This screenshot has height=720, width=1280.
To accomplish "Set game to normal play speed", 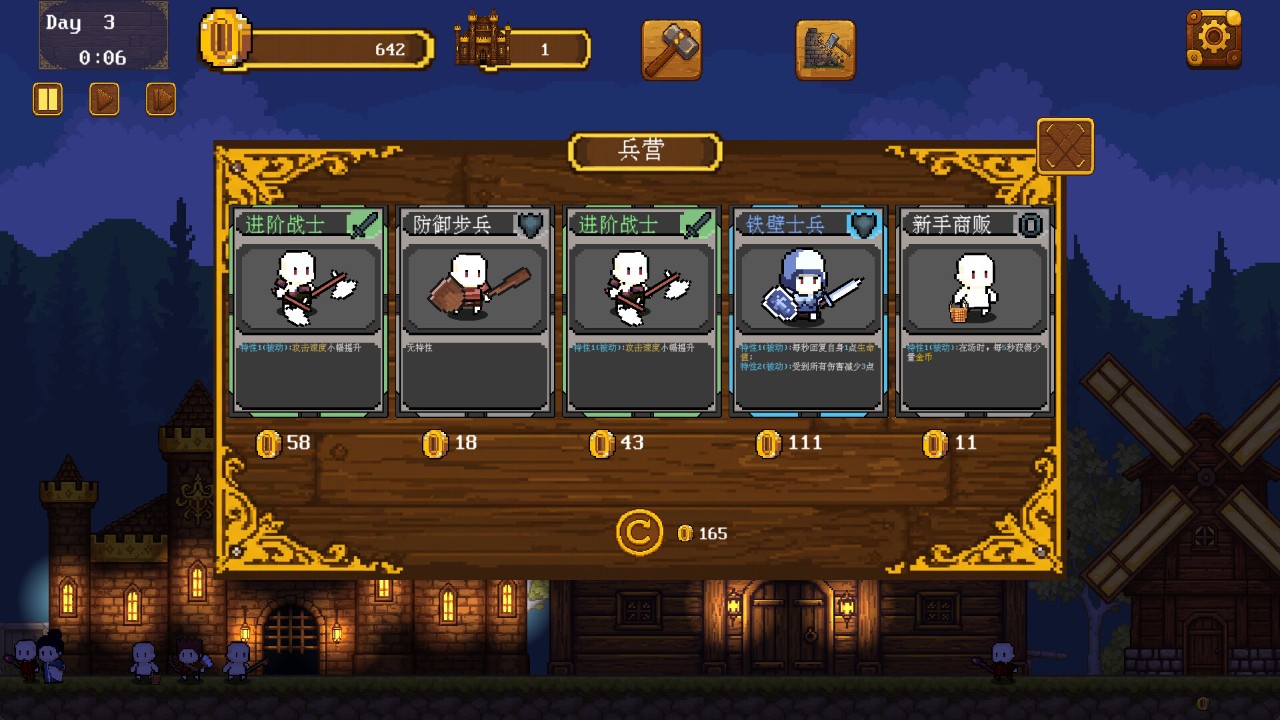I will (x=104, y=99).
